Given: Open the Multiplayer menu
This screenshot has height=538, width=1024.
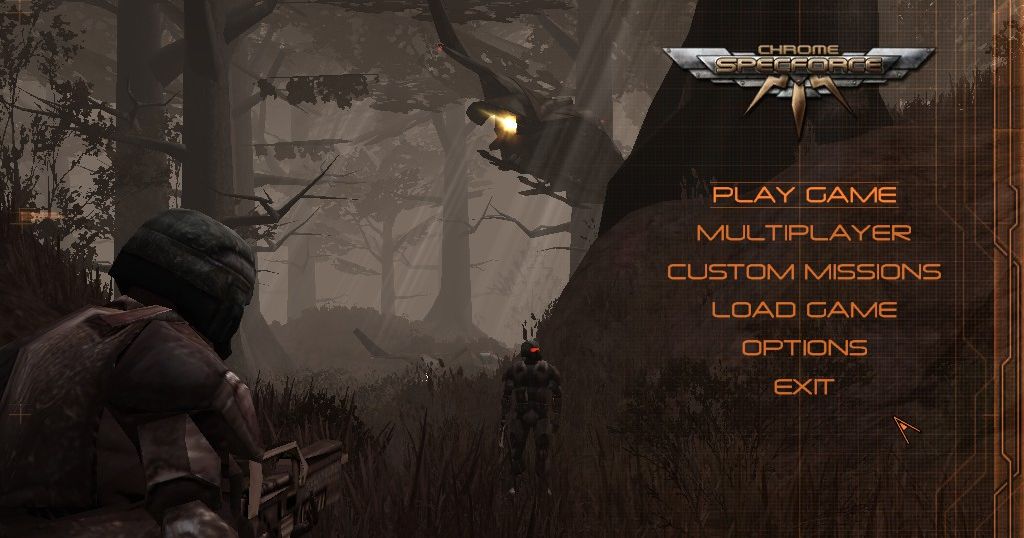Looking at the screenshot, I should (x=804, y=233).
